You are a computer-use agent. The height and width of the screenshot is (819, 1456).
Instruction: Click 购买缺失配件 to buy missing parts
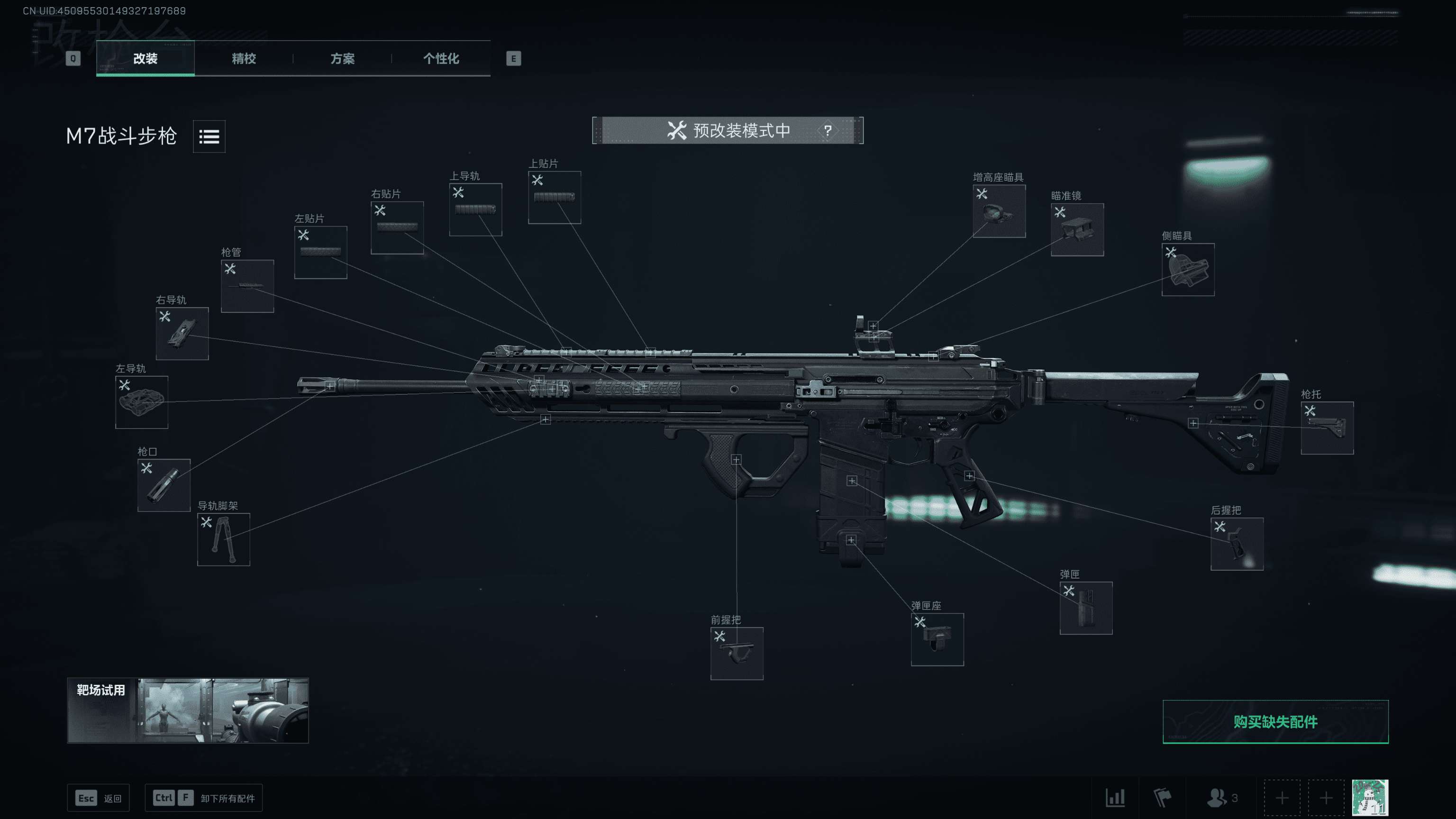1275,722
